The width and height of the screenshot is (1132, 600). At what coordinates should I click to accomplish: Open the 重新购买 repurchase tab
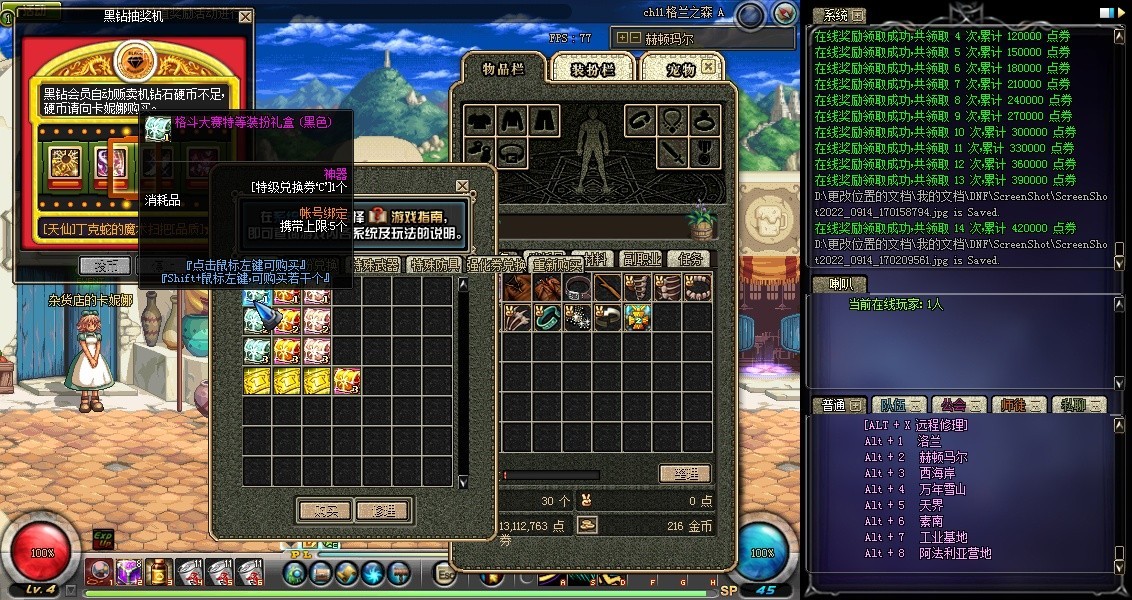click(556, 265)
